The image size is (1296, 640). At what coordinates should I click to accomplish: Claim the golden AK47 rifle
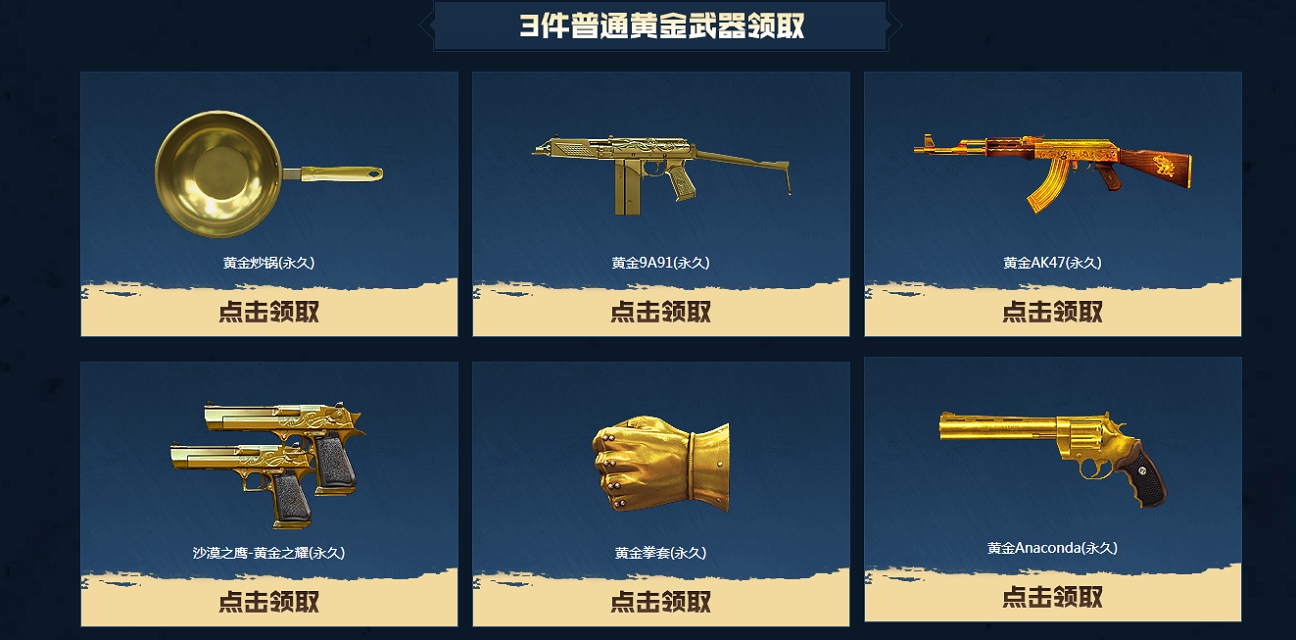[x=1053, y=311]
